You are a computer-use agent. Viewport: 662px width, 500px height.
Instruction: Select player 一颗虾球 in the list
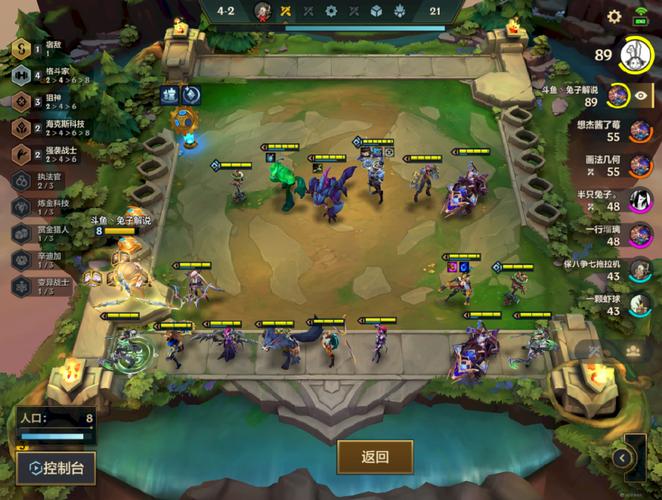tap(615, 305)
